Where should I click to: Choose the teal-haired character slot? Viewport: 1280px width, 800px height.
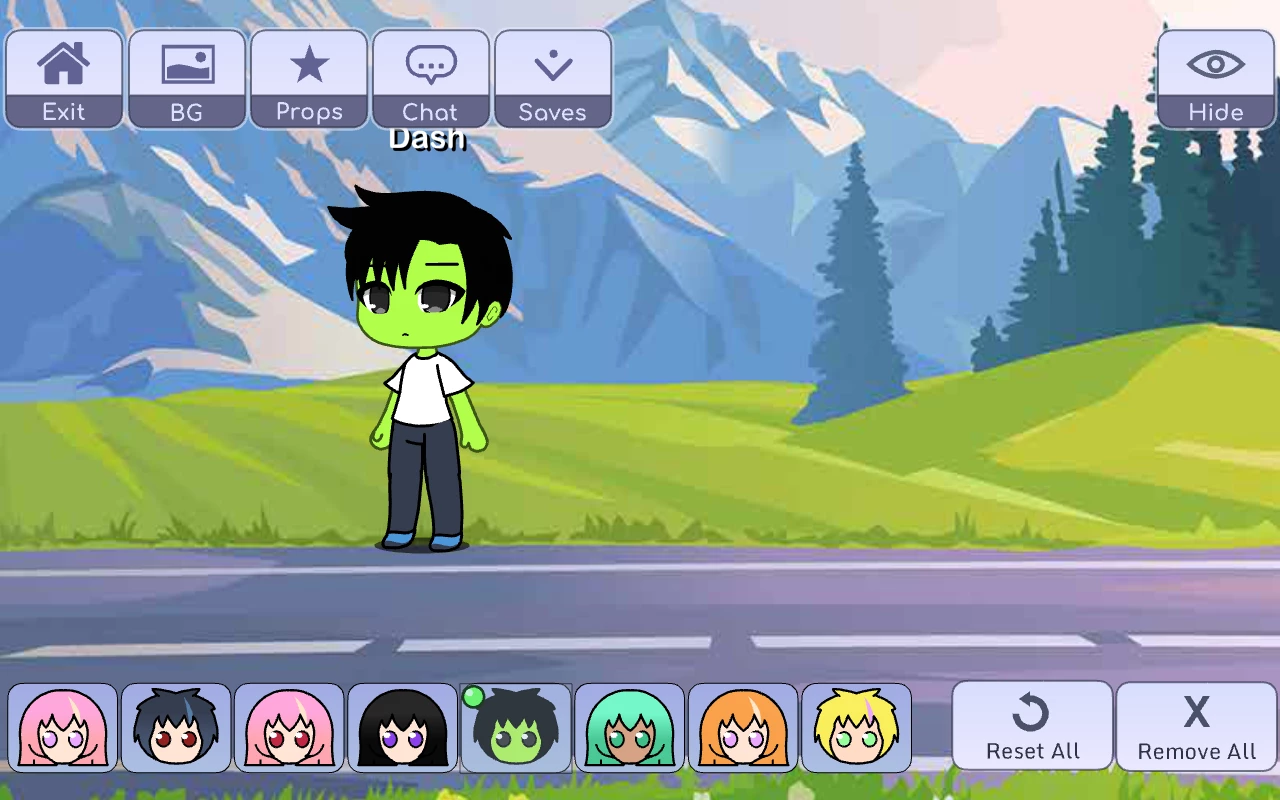coord(629,728)
